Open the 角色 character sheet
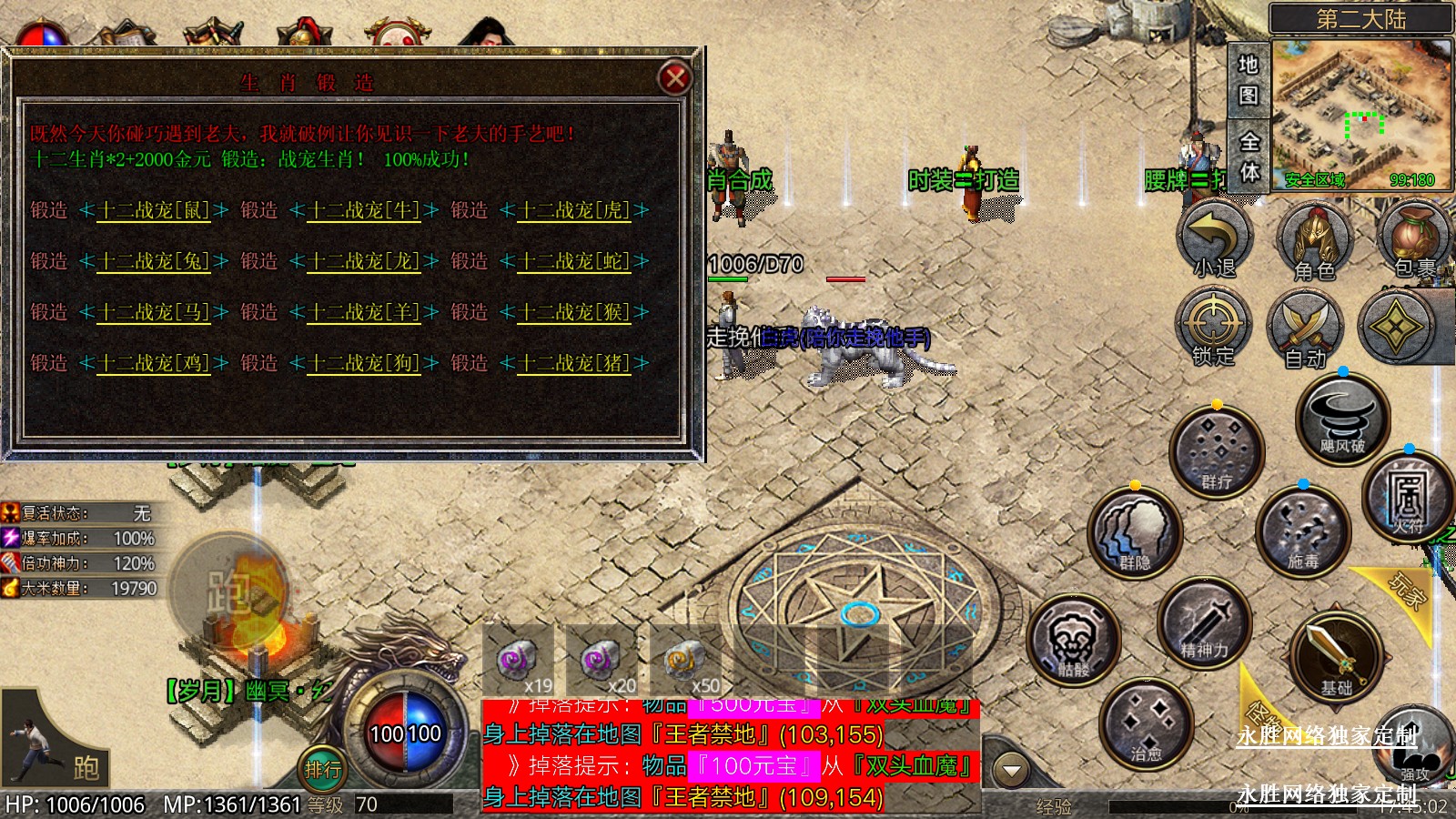Image resolution: width=1456 pixels, height=819 pixels. (1314, 239)
